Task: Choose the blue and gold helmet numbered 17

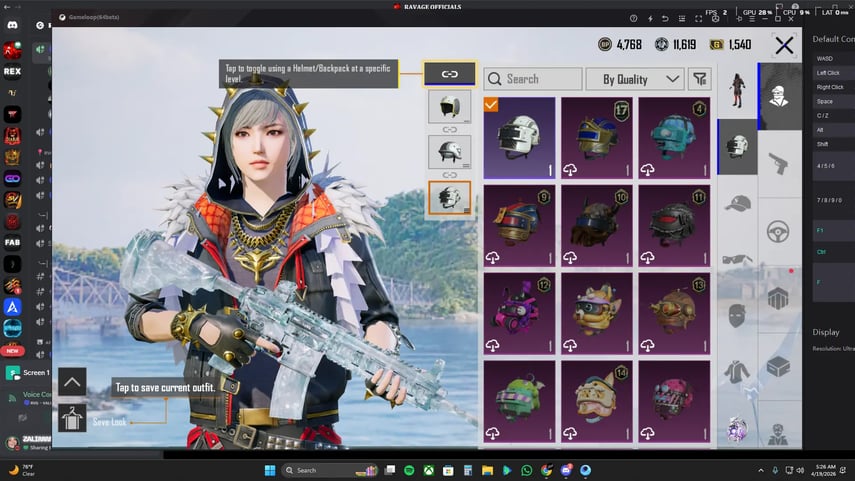Action: (x=597, y=137)
